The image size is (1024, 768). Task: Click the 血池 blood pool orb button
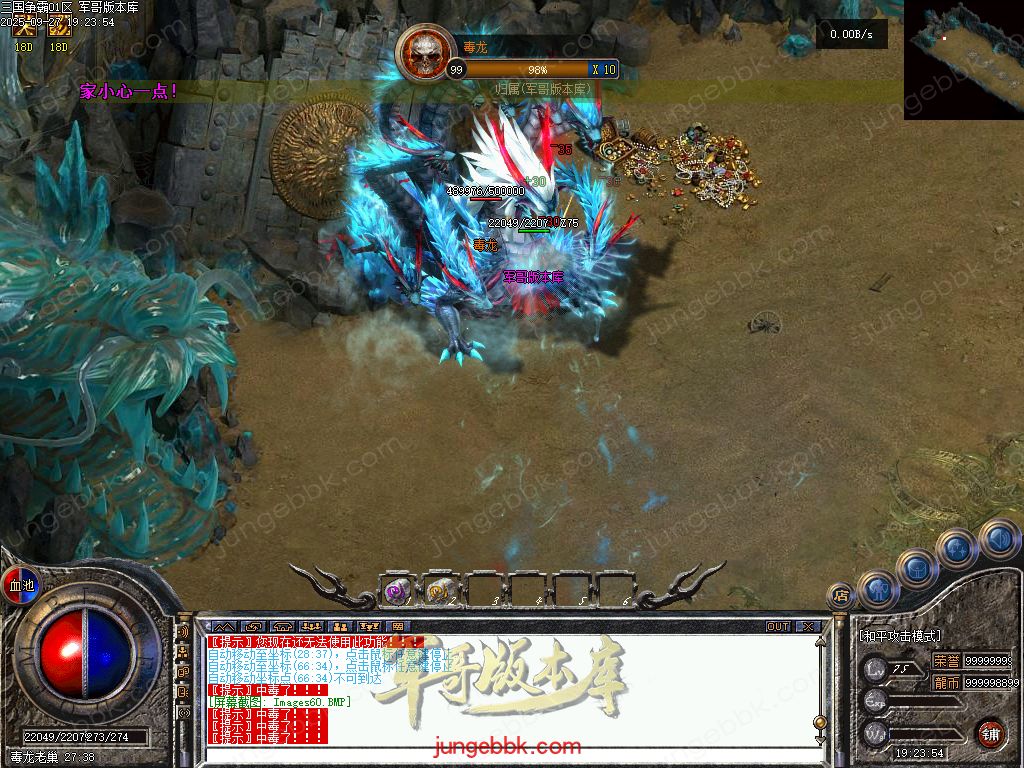tap(19, 584)
